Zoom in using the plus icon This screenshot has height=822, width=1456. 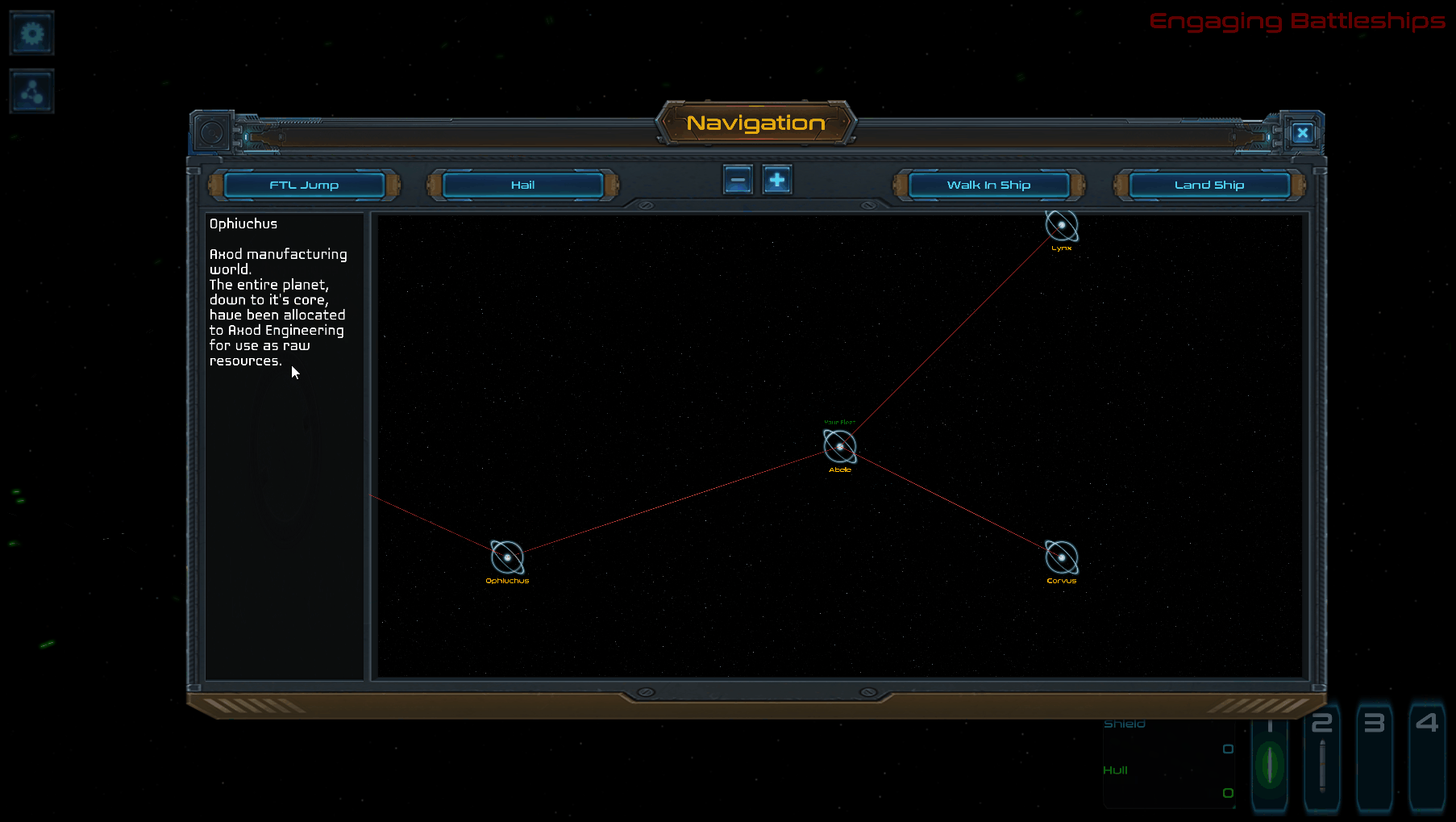776,180
